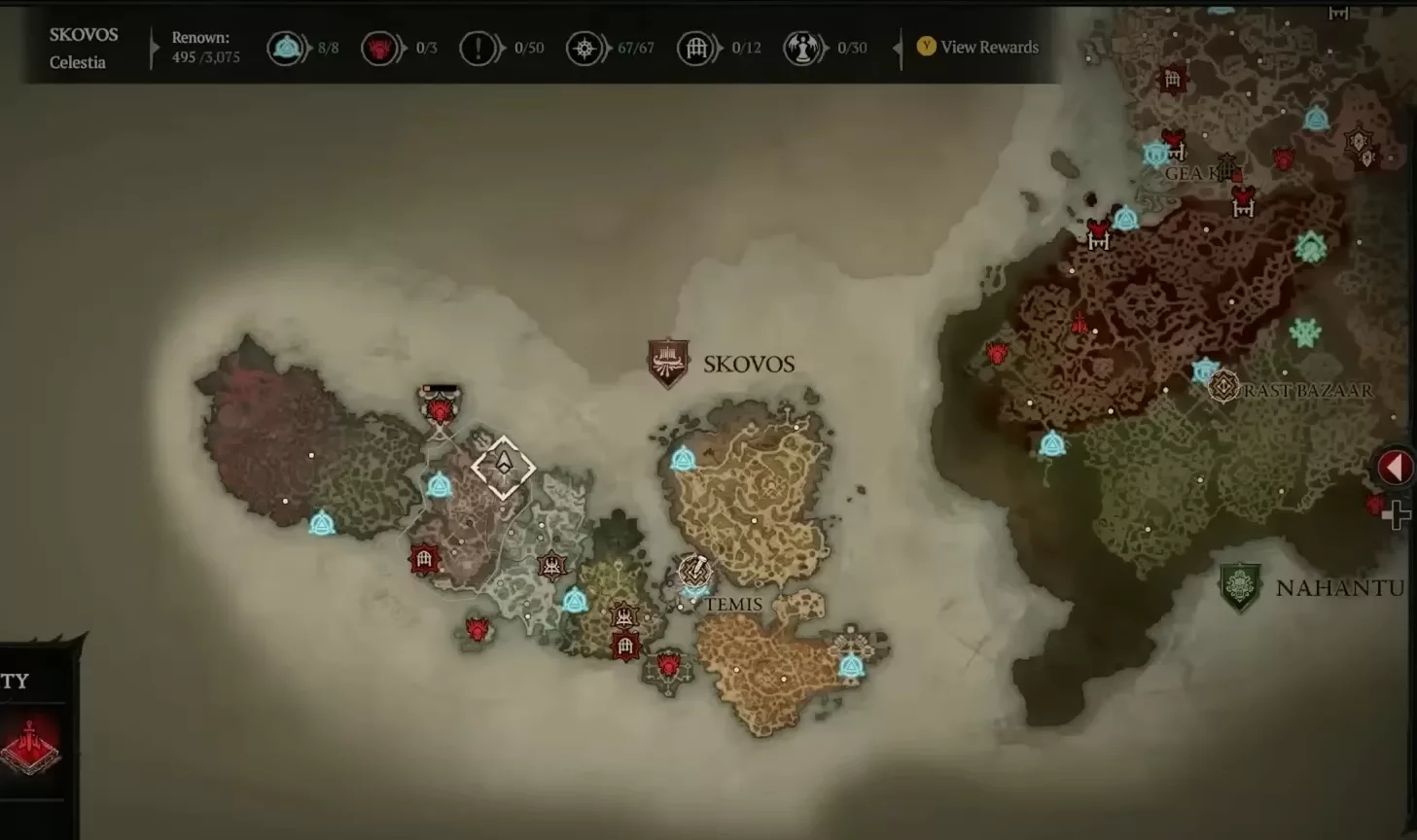Screen dimensions: 1417x840
Task: Click the red sword difficulty icon
Action: (x=30, y=746)
